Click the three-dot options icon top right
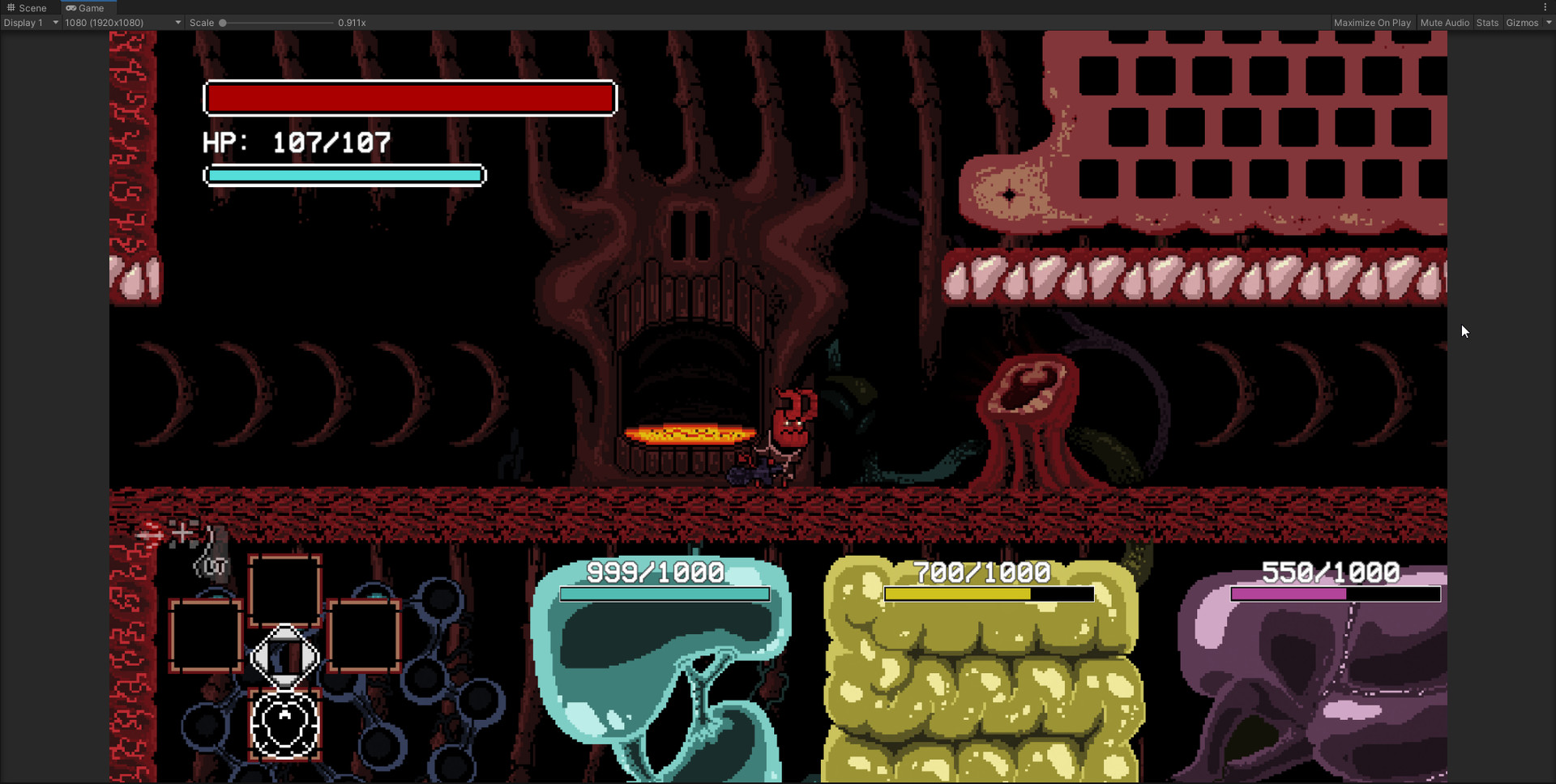The width and height of the screenshot is (1556, 784). 1546,6
